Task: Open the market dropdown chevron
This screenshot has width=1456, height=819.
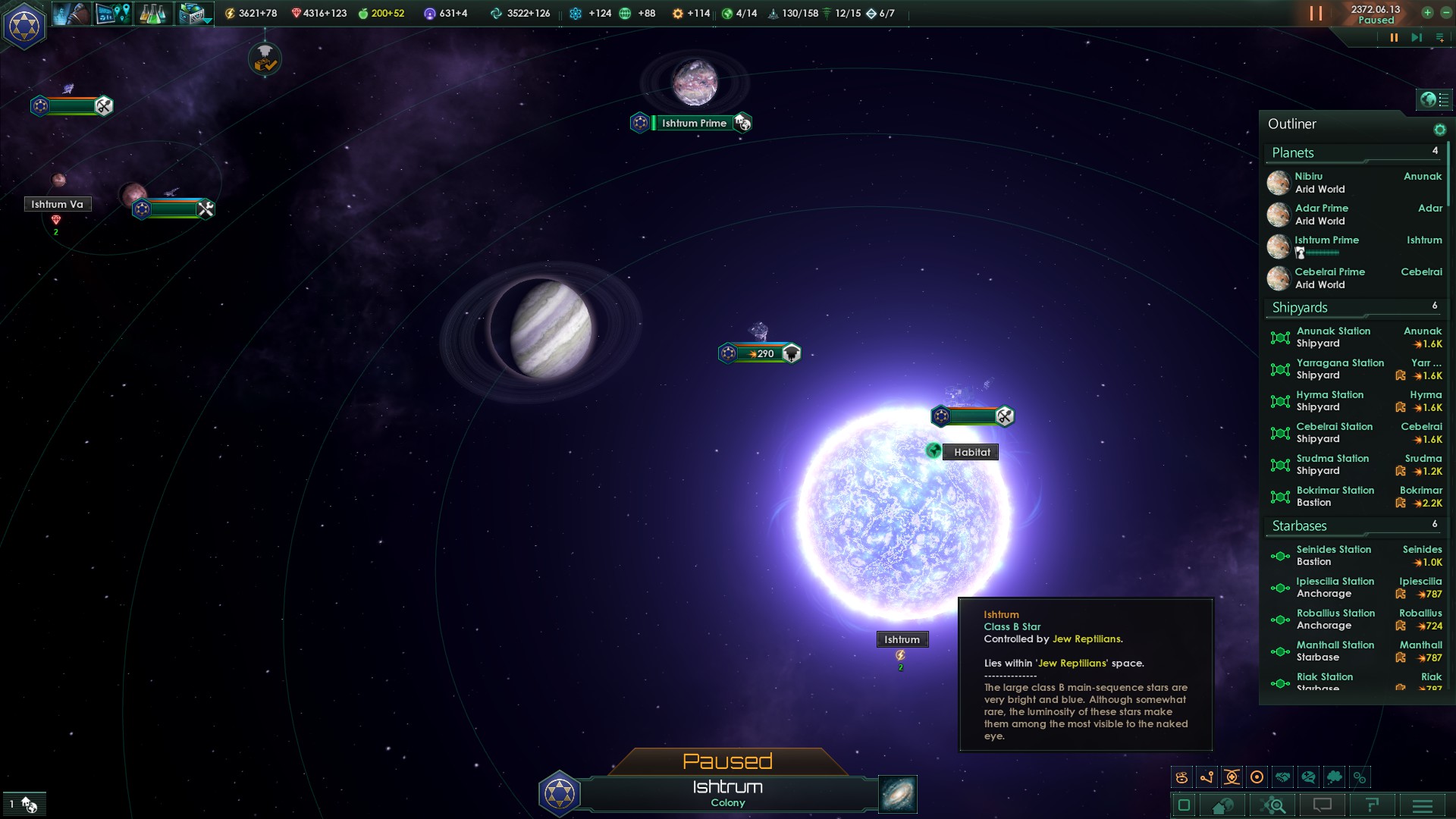Action: [207, 21]
